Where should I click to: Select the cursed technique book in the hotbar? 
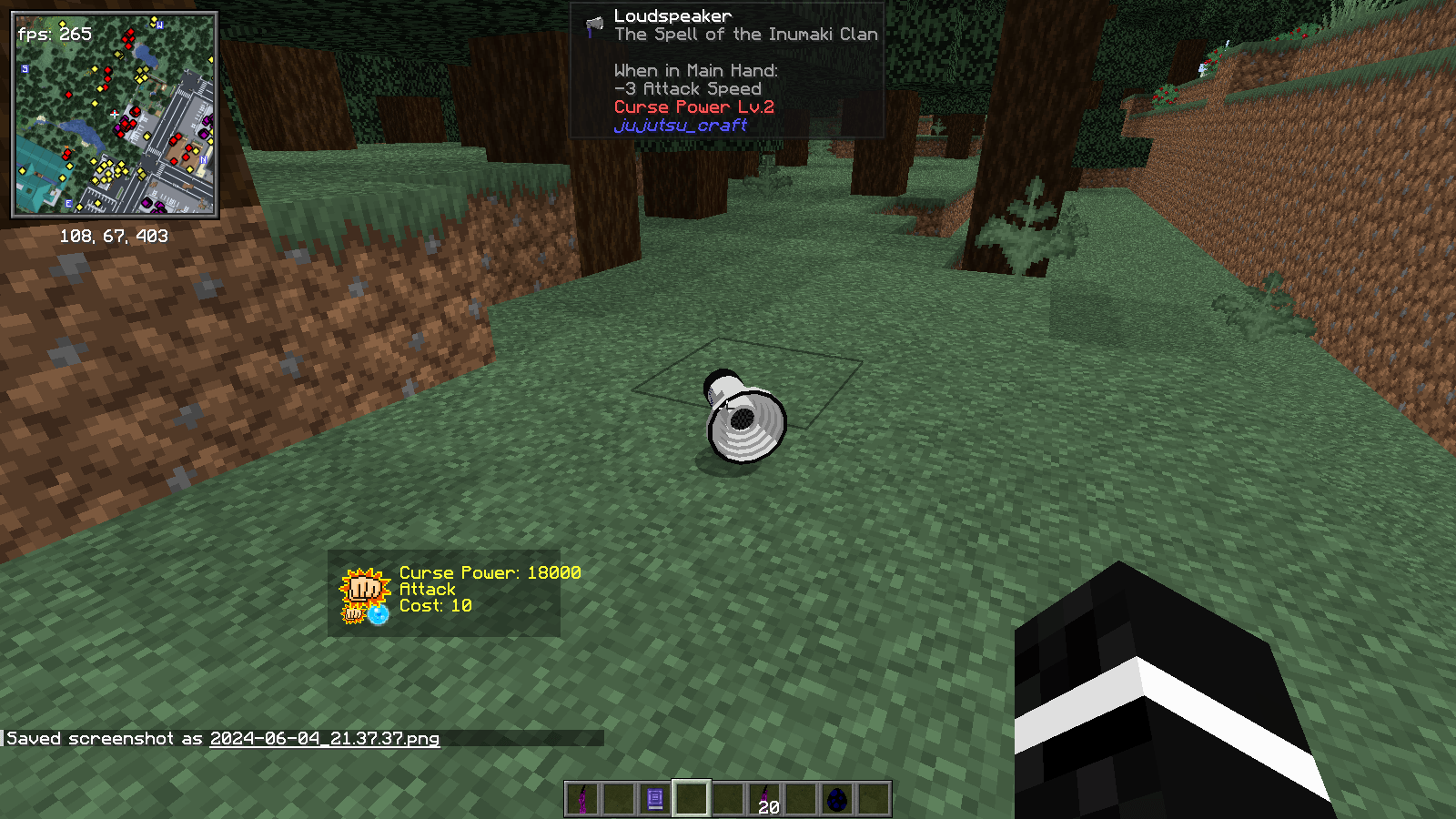click(x=653, y=799)
